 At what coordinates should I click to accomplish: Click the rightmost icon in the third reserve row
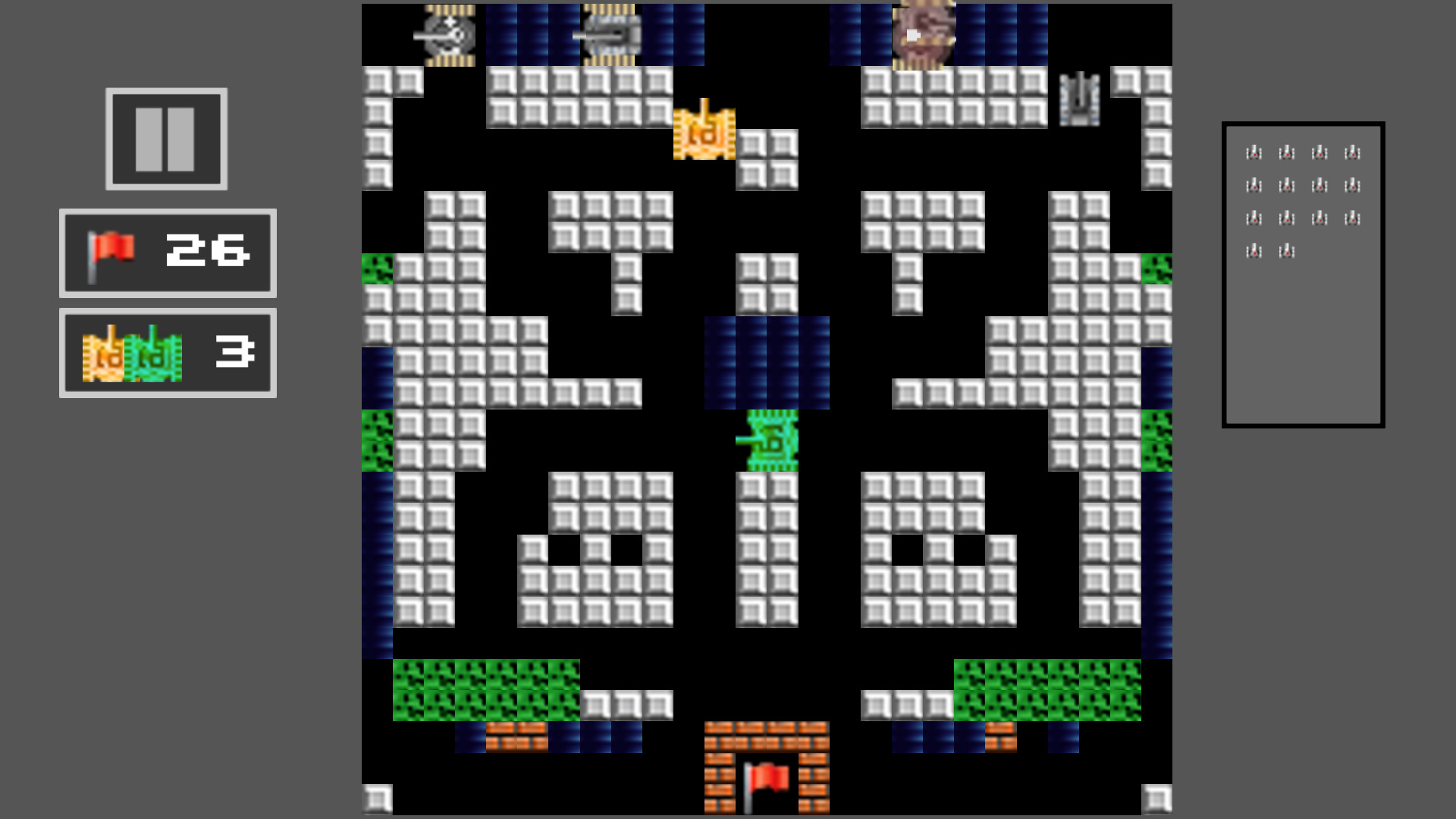[1352, 218]
